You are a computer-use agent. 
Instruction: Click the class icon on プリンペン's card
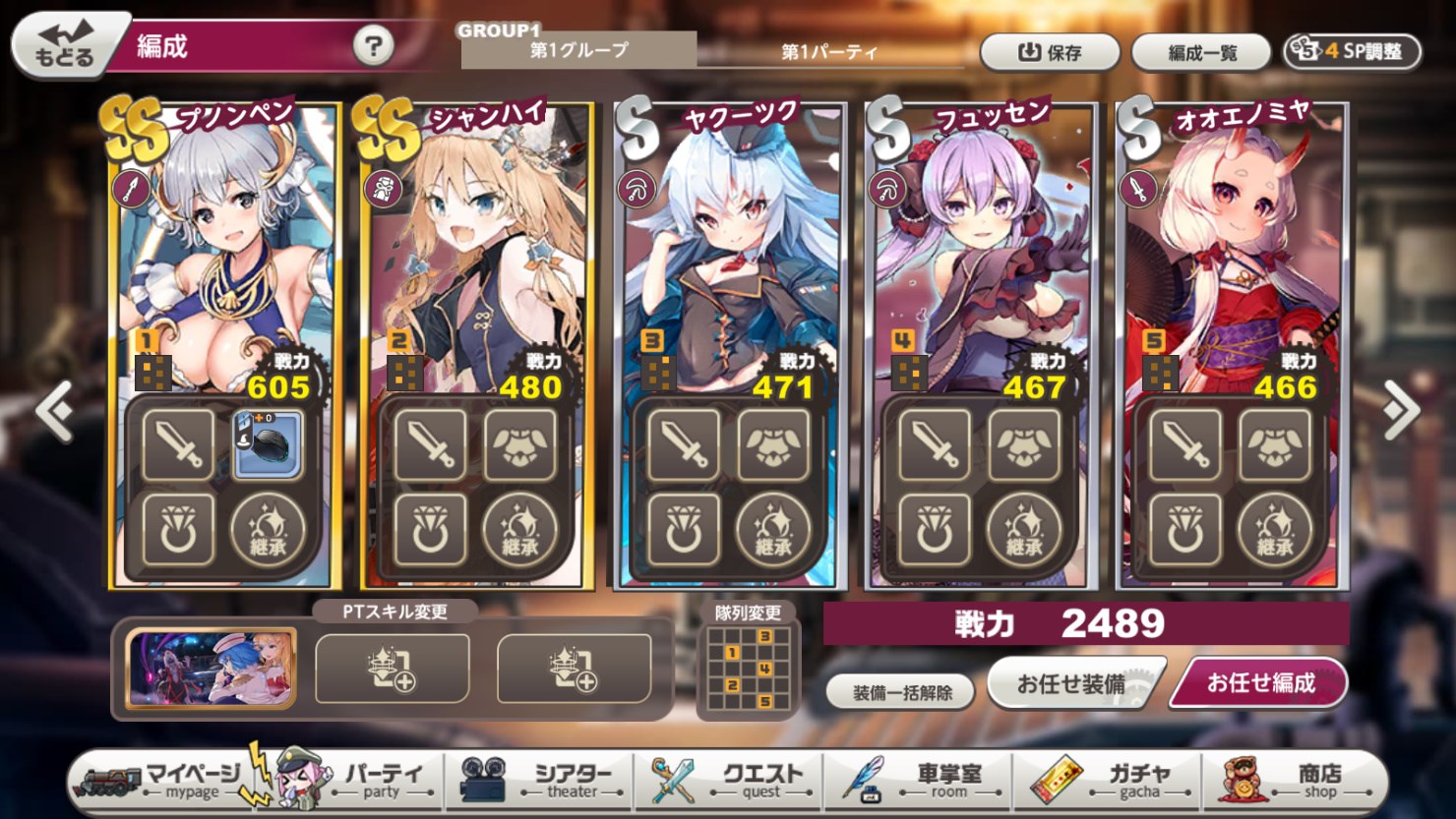coord(134,187)
